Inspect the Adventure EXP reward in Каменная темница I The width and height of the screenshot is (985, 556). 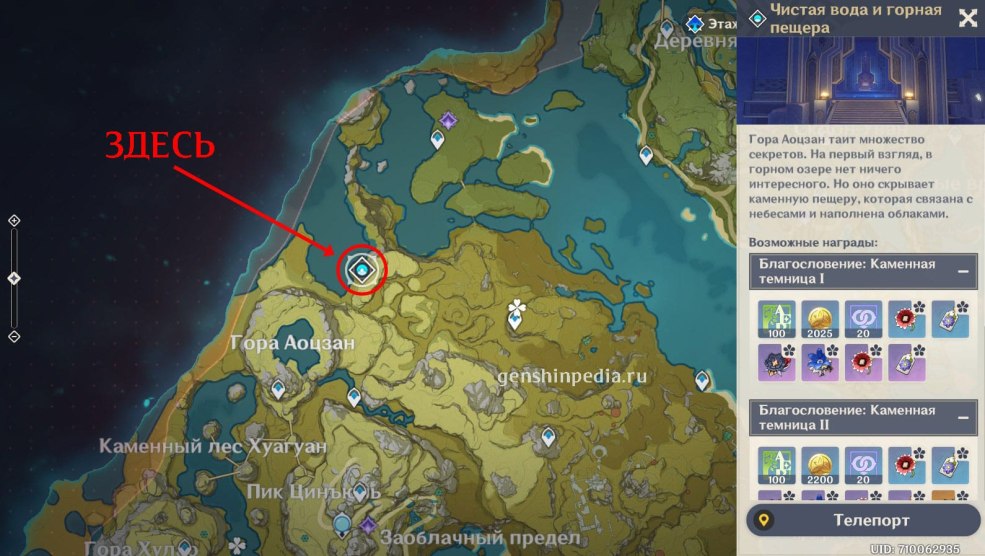tap(774, 318)
